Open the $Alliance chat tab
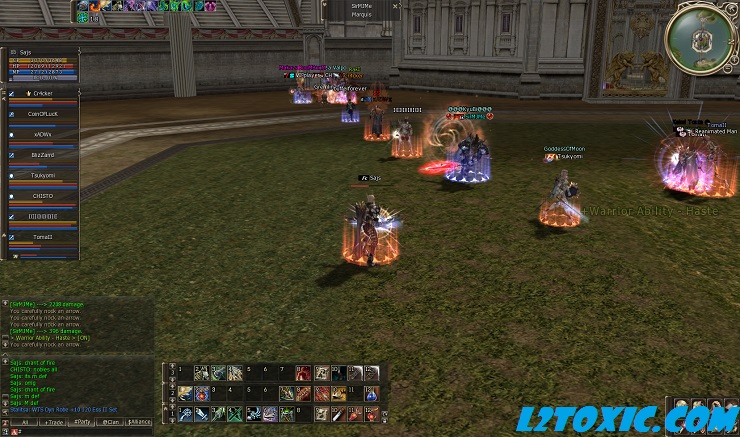 (140, 423)
